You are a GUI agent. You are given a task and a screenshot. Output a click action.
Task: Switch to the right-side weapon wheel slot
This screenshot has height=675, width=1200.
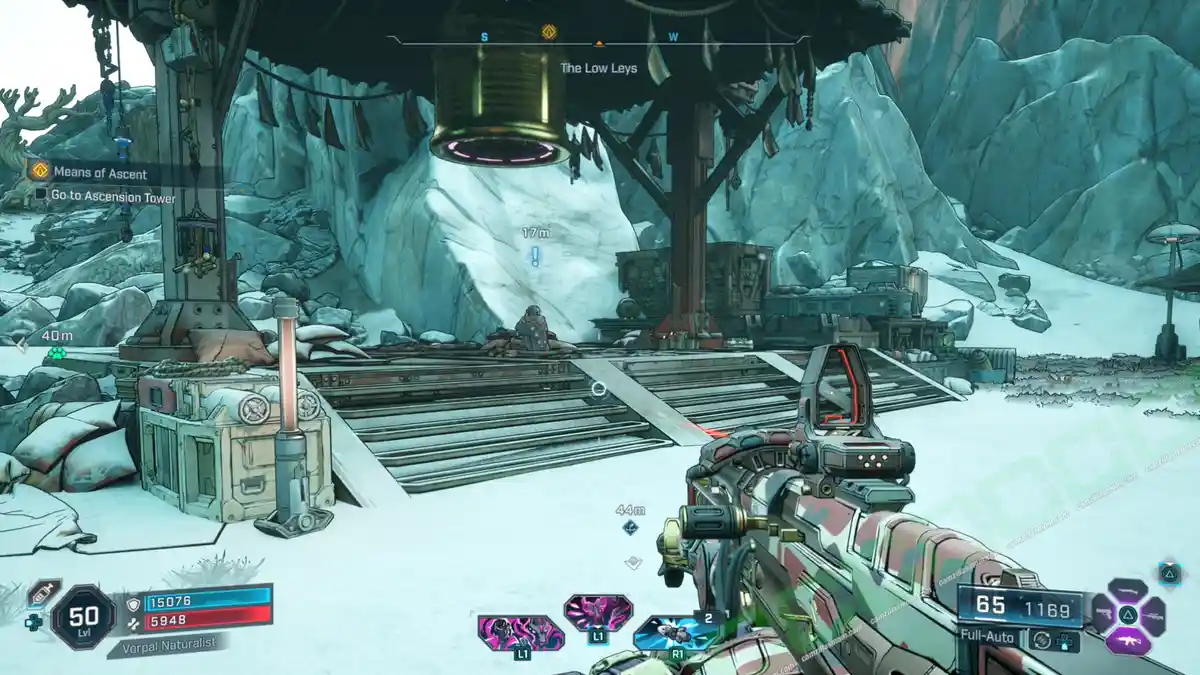click(x=1154, y=615)
